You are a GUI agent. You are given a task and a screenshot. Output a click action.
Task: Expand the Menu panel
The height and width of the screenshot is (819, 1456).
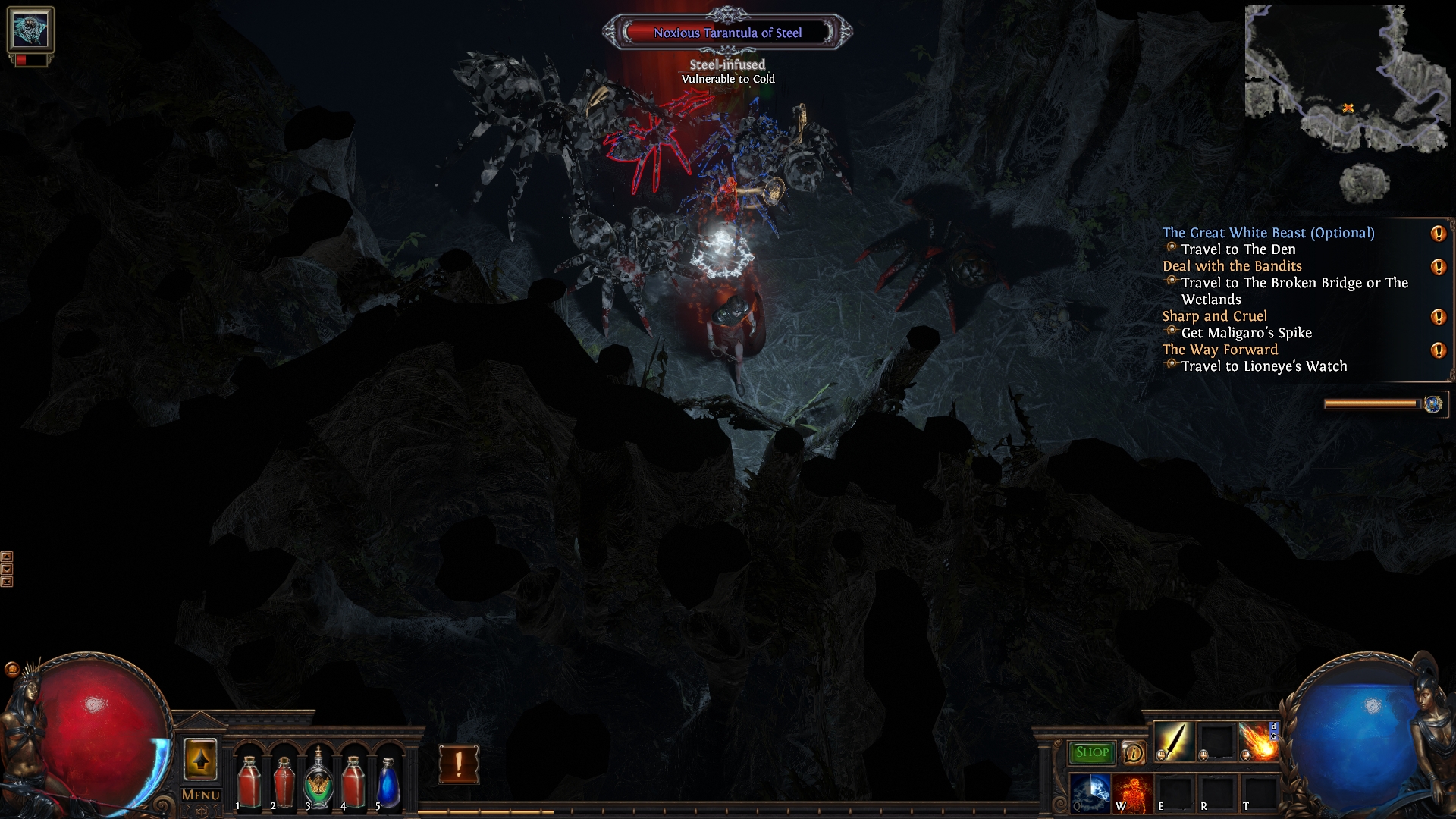click(199, 795)
